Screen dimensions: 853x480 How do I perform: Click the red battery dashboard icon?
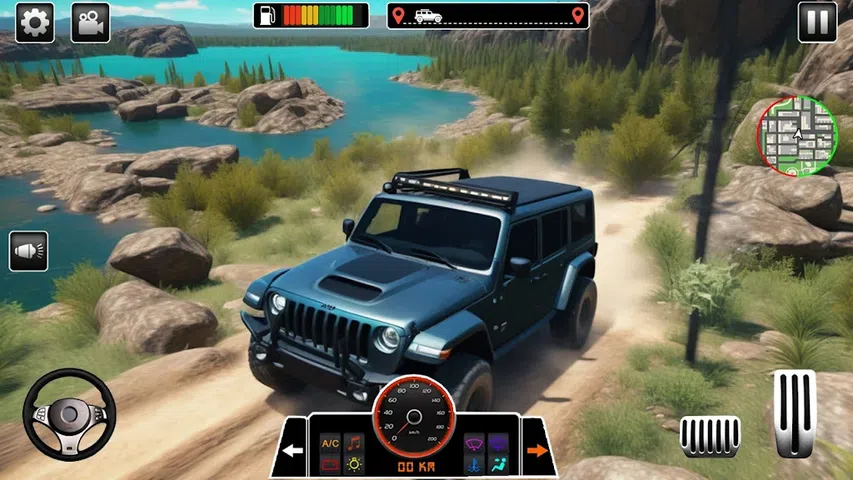tap(329, 465)
